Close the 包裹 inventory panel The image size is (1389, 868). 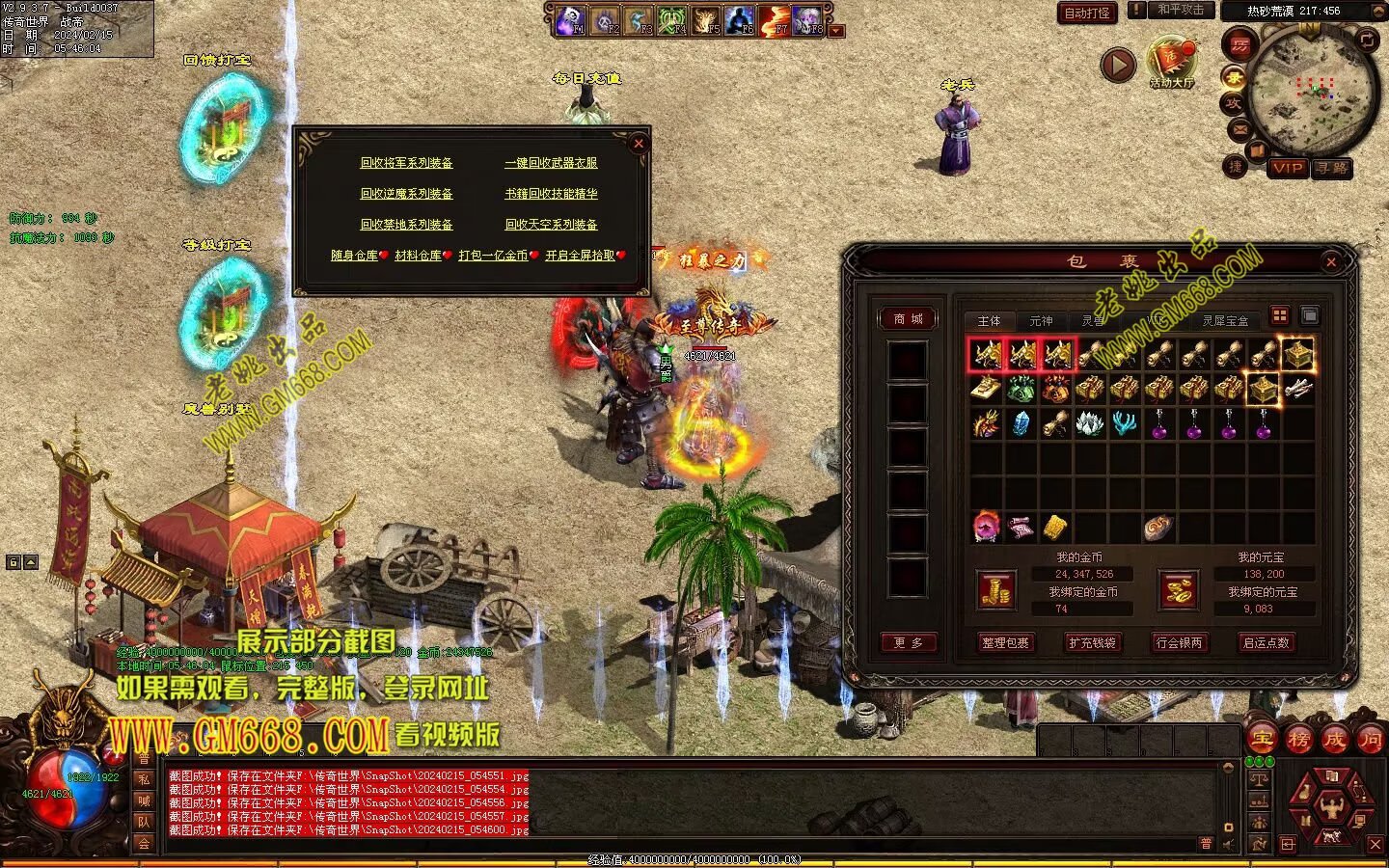tap(1331, 261)
